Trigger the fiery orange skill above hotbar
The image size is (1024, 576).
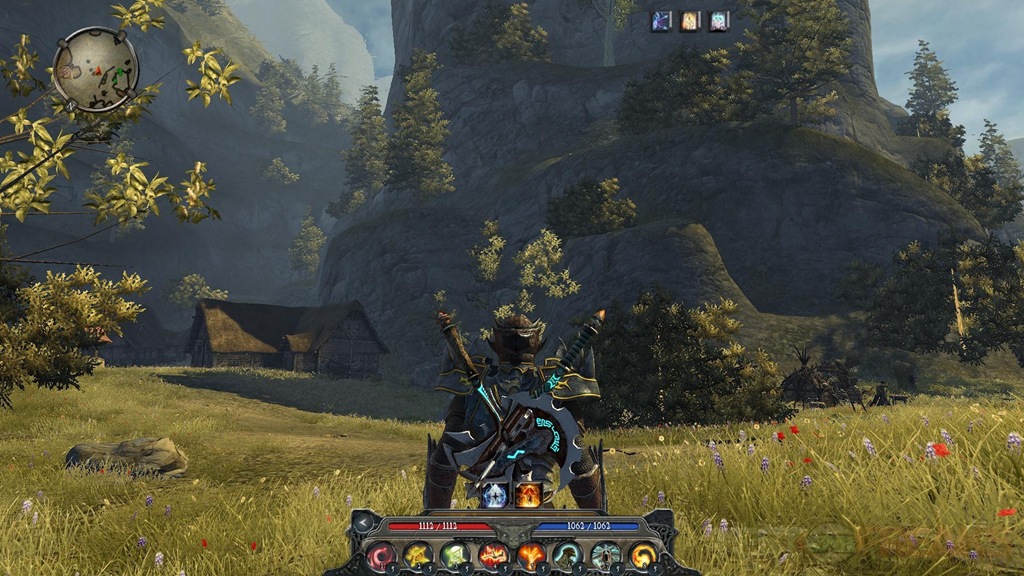528,493
